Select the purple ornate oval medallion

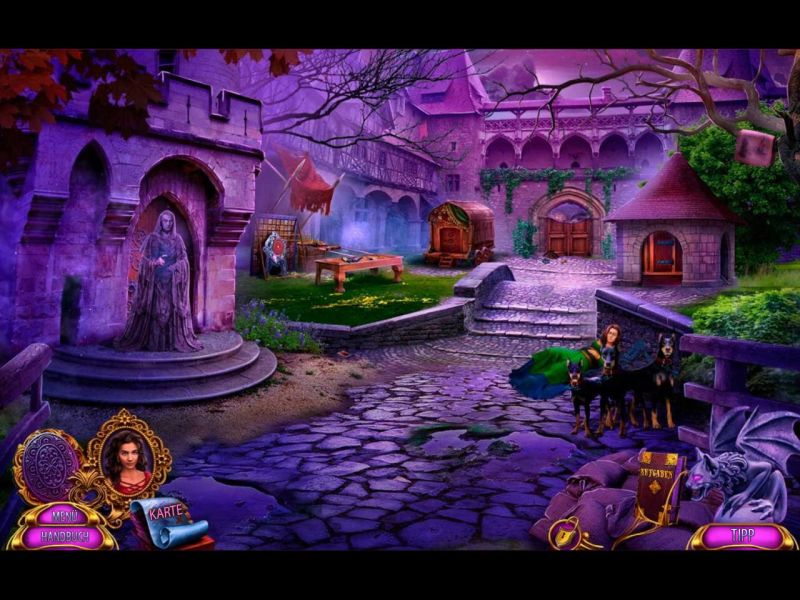click(x=47, y=467)
